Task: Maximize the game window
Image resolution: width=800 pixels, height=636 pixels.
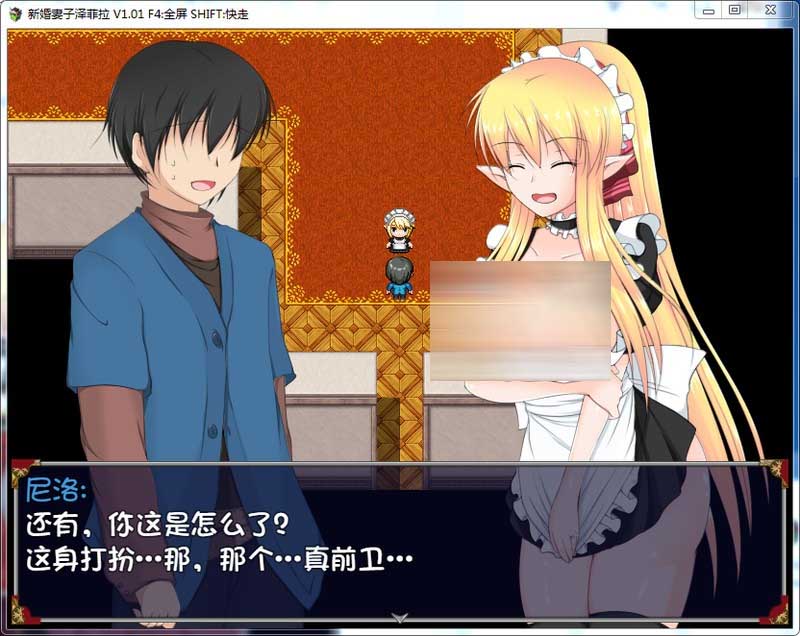Action: point(735,10)
